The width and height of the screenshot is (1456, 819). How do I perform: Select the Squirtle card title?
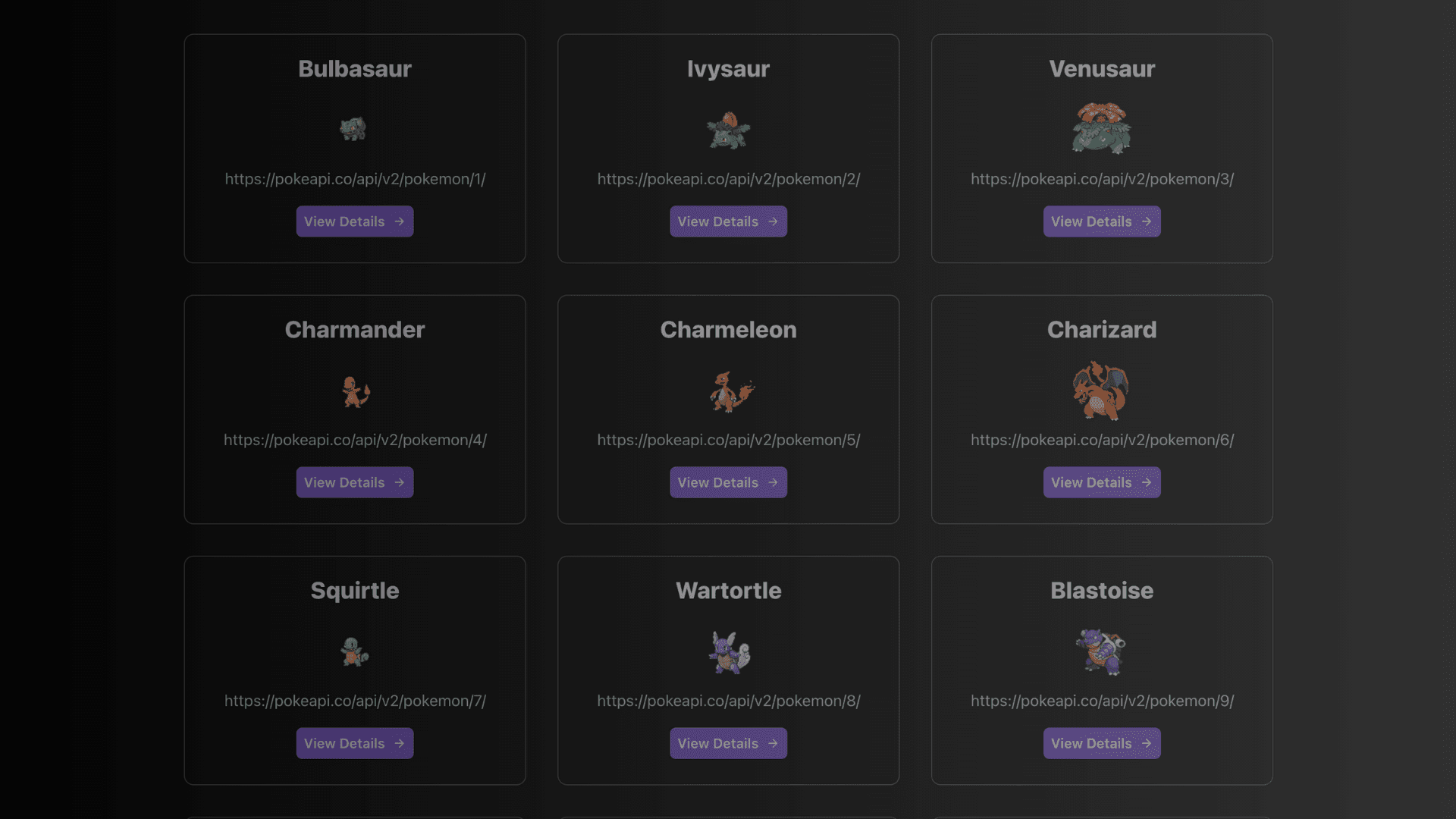pyautogui.click(x=355, y=591)
